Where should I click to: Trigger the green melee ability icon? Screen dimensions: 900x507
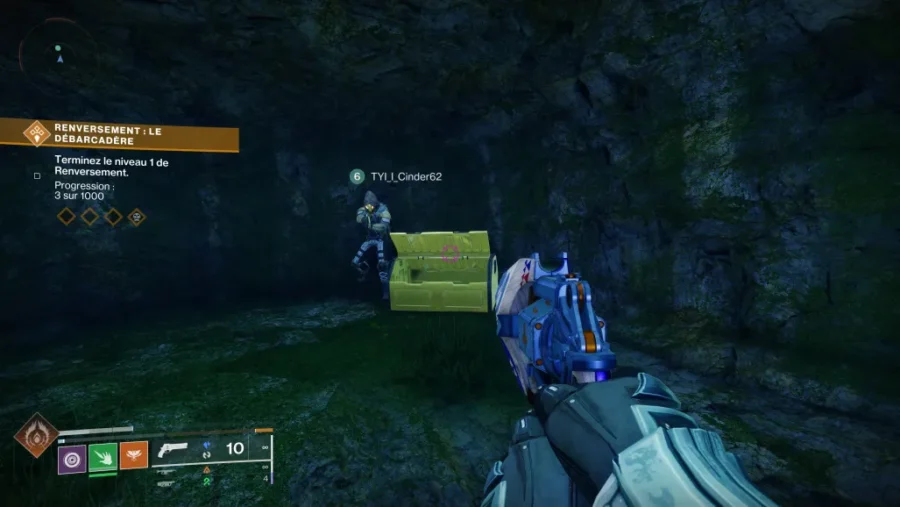(x=103, y=456)
